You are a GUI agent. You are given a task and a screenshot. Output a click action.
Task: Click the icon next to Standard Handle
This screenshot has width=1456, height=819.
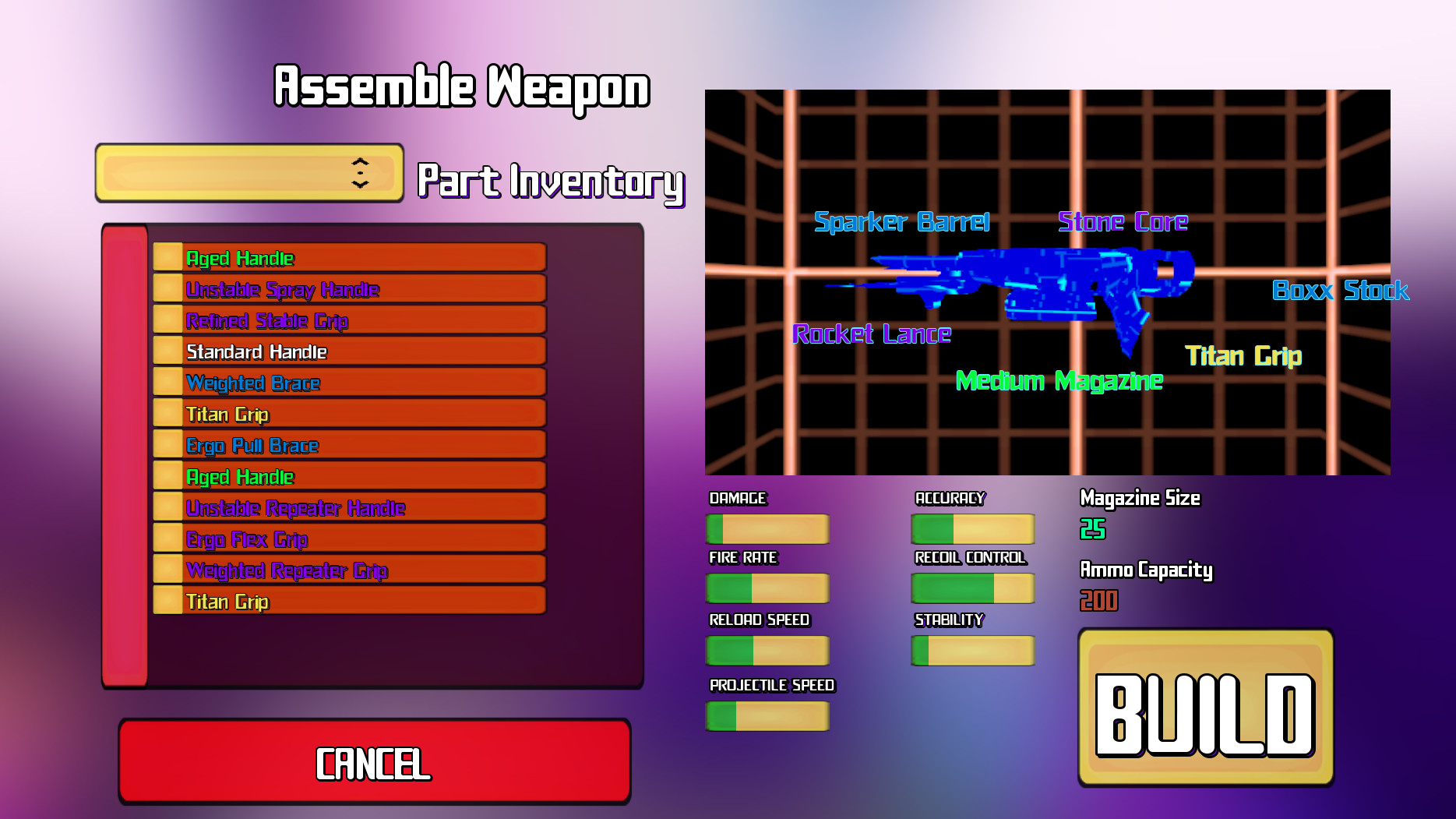point(170,351)
